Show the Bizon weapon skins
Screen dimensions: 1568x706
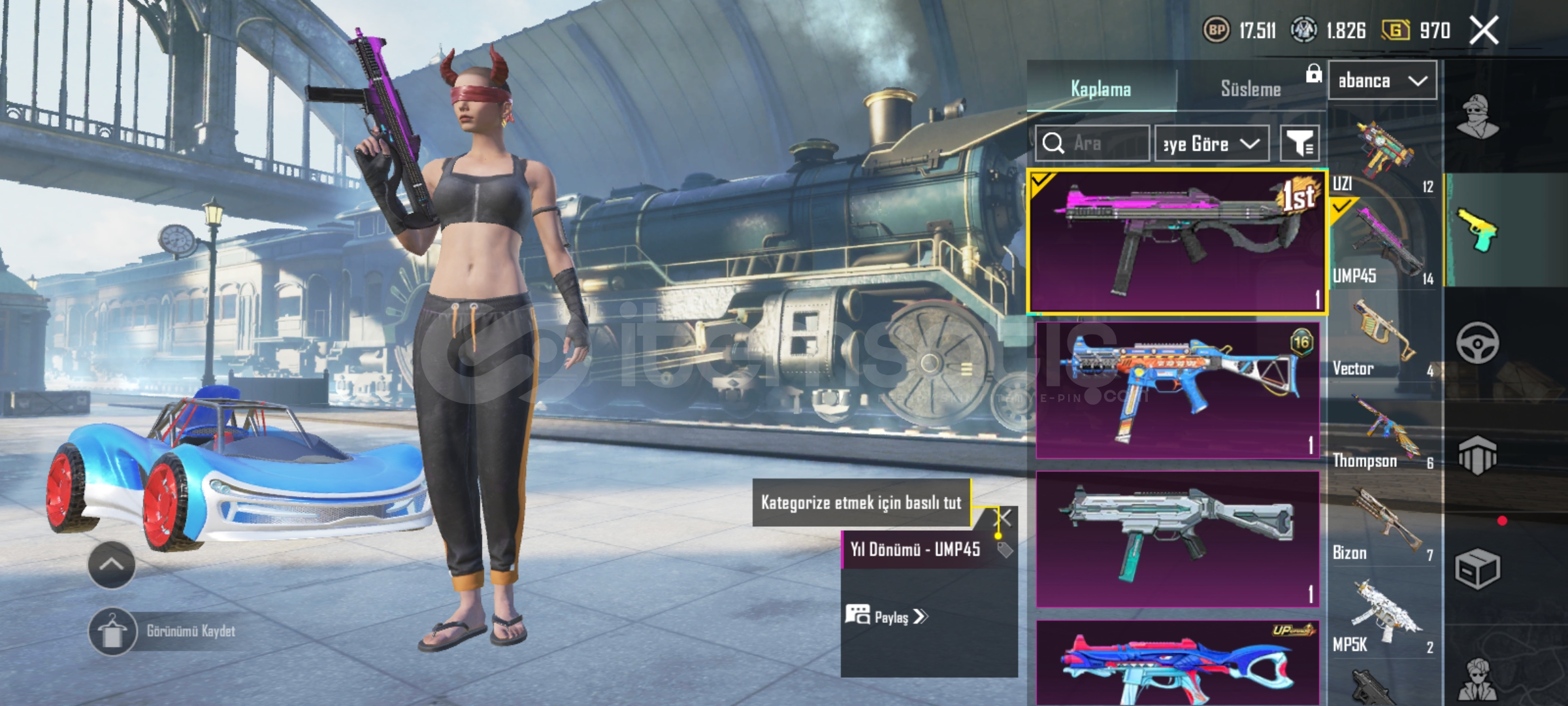pyautogui.click(x=1382, y=524)
